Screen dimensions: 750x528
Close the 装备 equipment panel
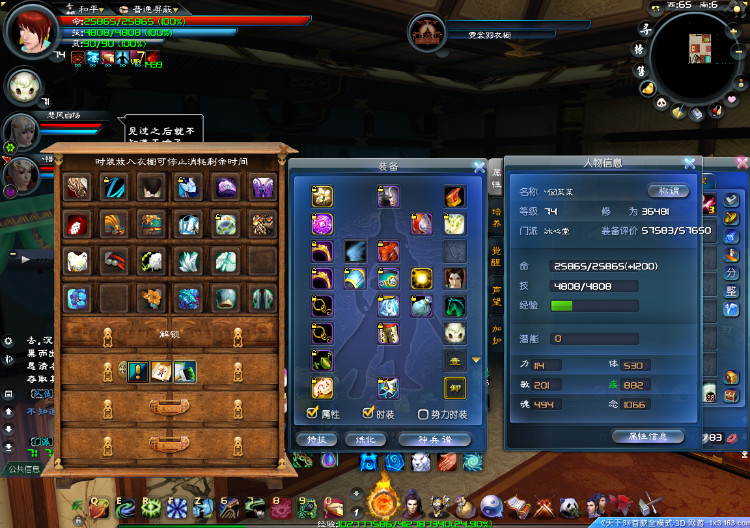point(479,167)
